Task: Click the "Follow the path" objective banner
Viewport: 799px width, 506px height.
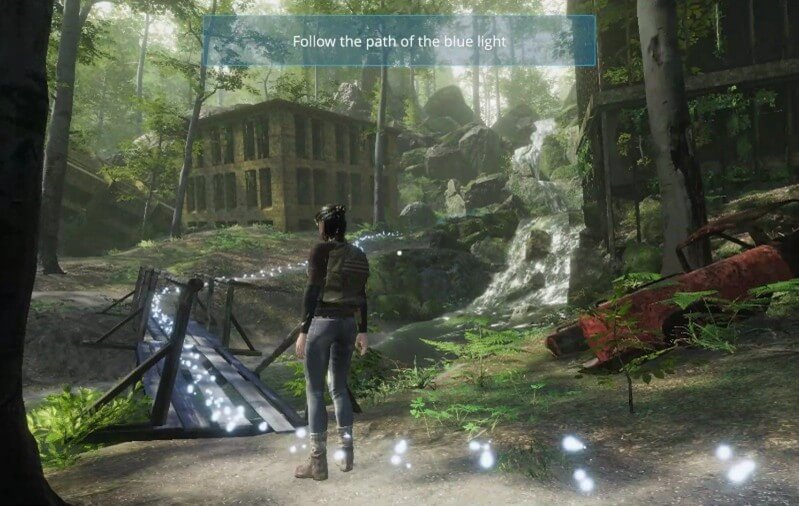Action: point(399,42)
